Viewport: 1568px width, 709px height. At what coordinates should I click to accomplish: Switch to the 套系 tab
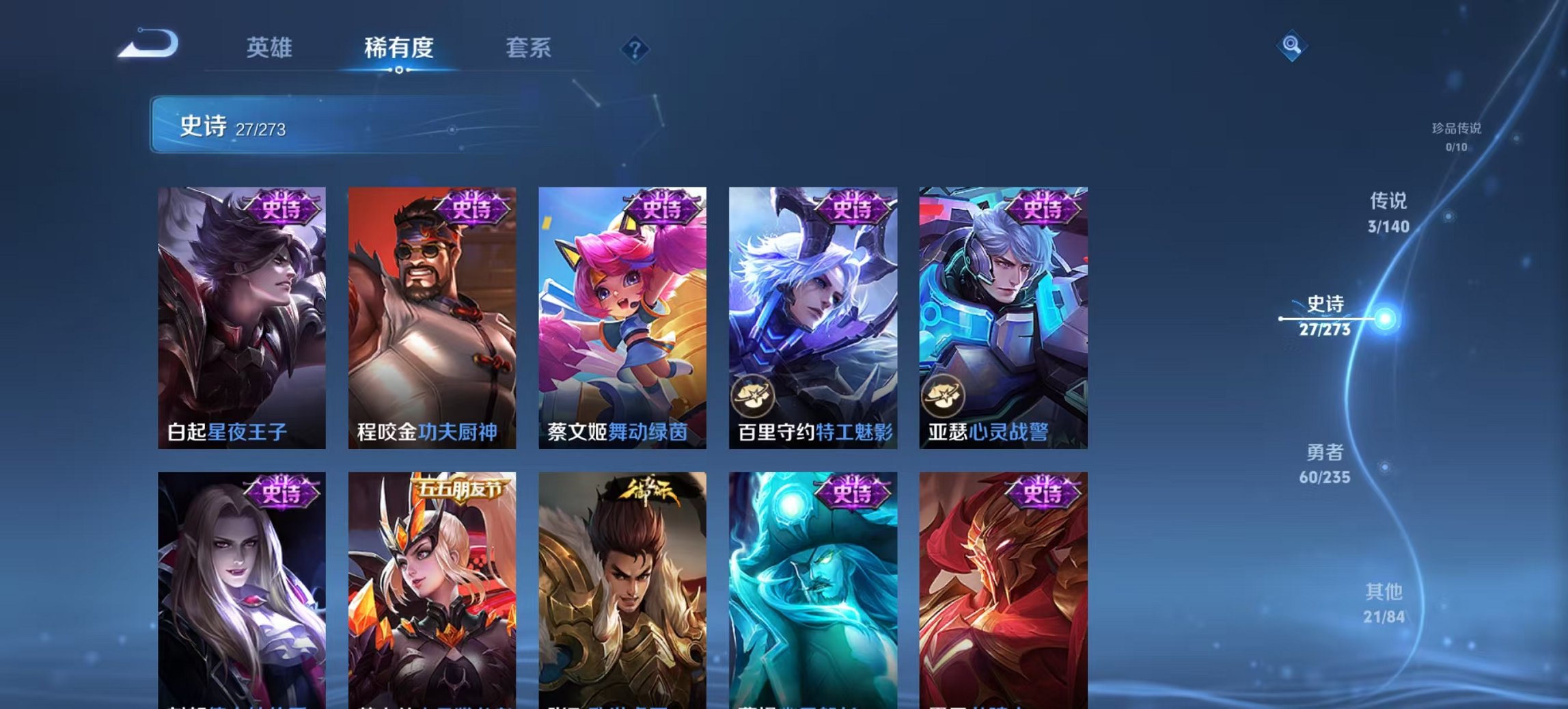[529, 48]
